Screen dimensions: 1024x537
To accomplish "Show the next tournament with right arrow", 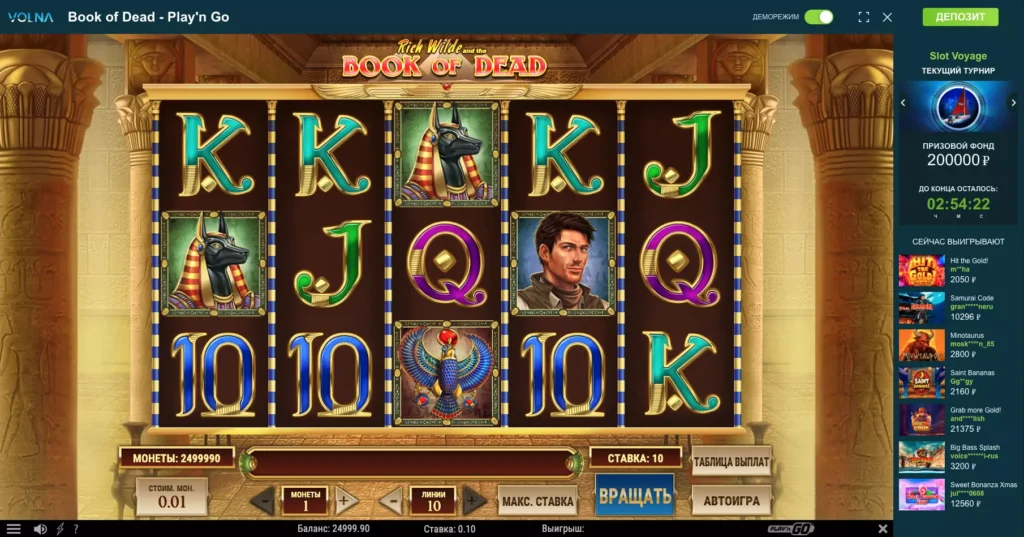I will [1016, 102].
